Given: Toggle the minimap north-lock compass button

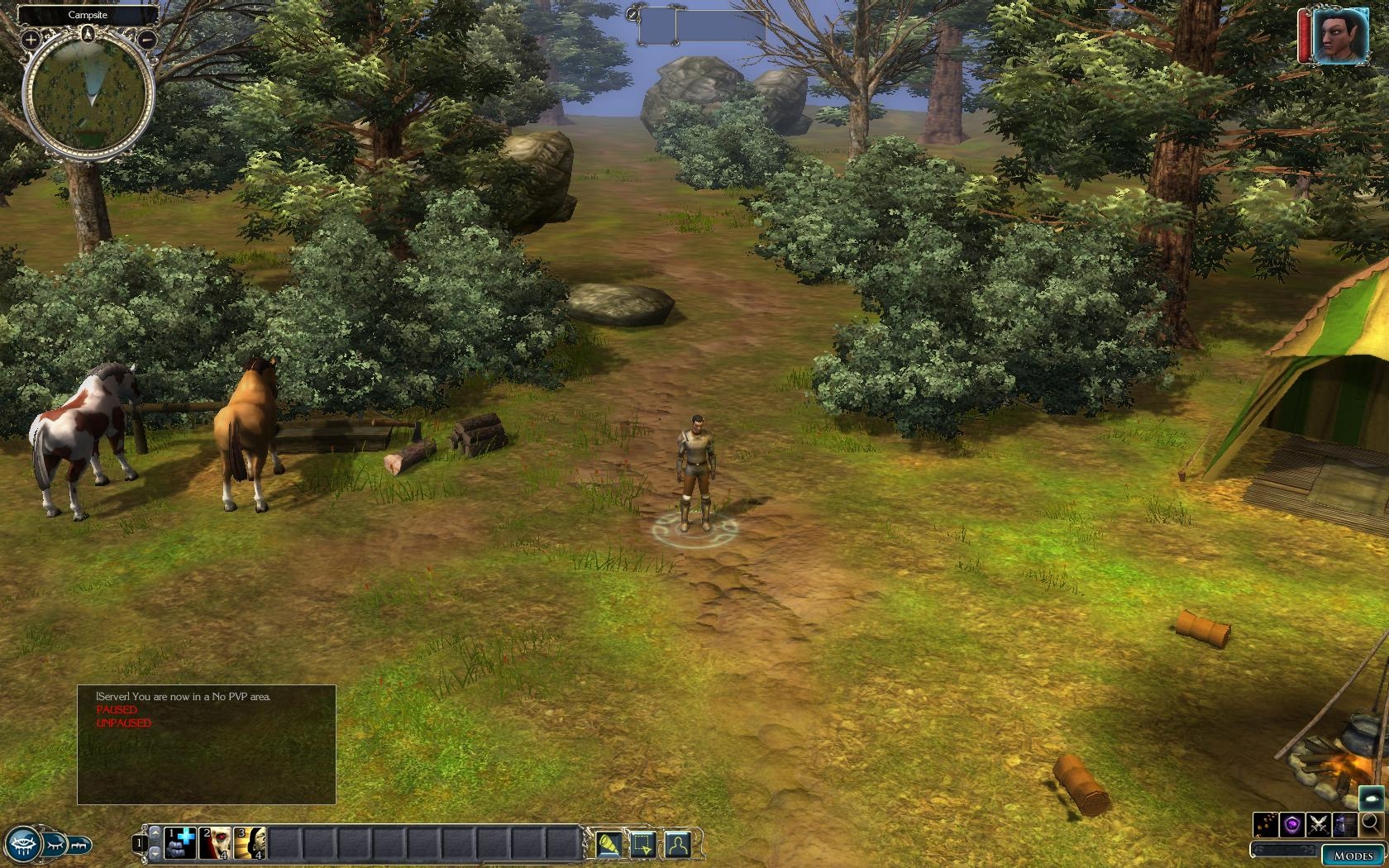Looking at the screenshot, I should tap(88, 34).
